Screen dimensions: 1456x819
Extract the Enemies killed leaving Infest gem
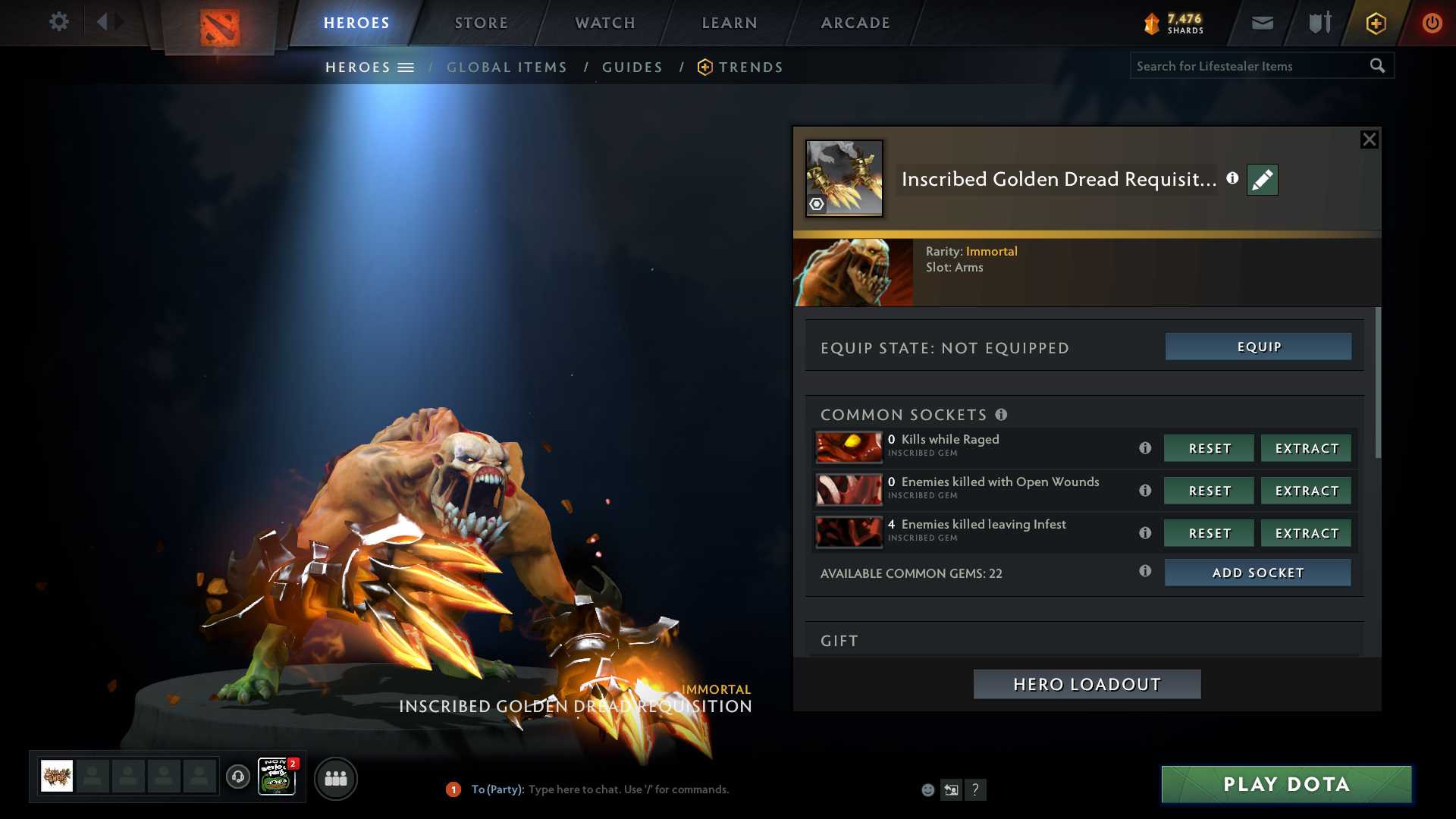1306,533
